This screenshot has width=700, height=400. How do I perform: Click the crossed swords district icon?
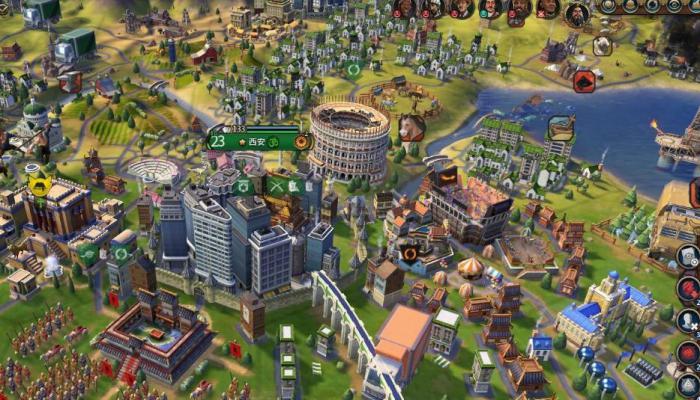(x=278, y=185)
